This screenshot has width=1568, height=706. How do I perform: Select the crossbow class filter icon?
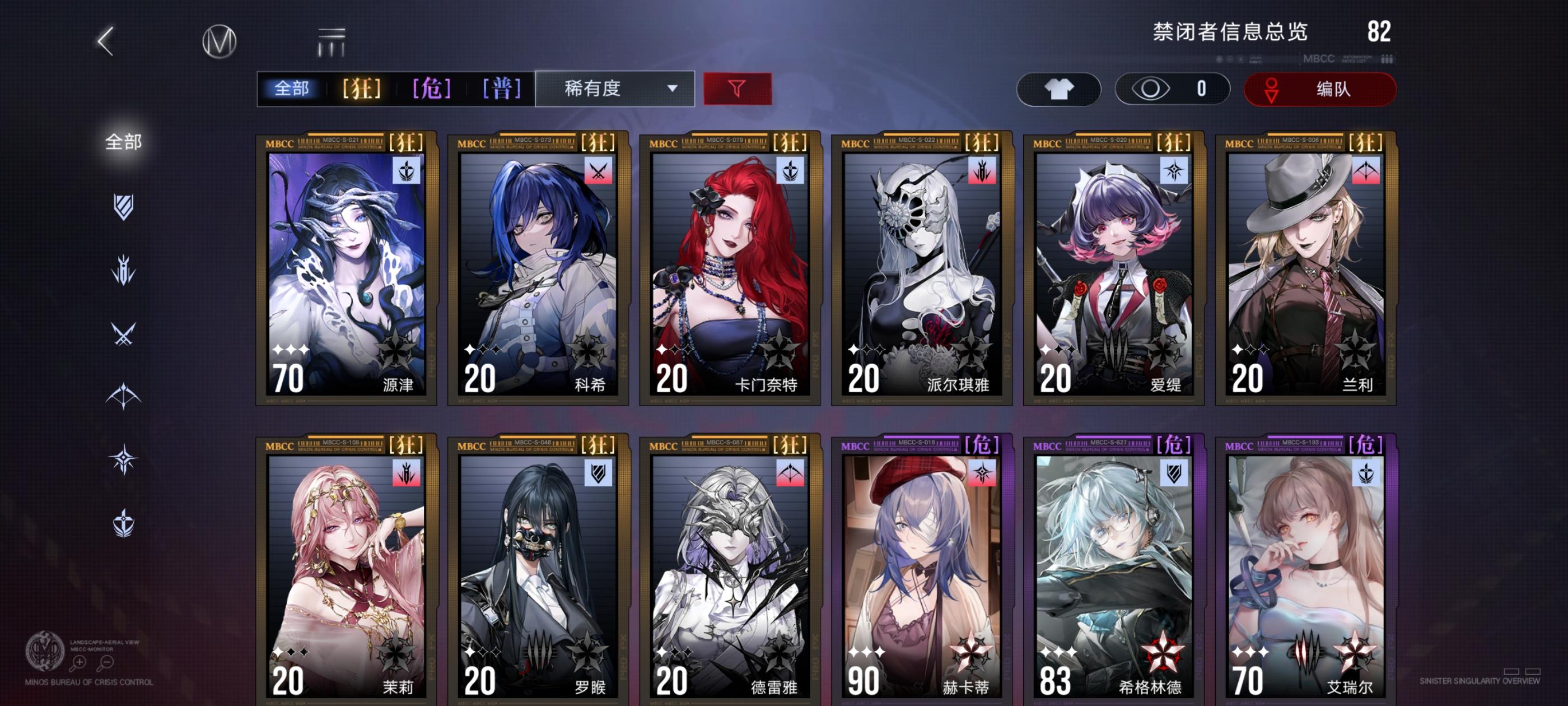click(x=124, y=393)
